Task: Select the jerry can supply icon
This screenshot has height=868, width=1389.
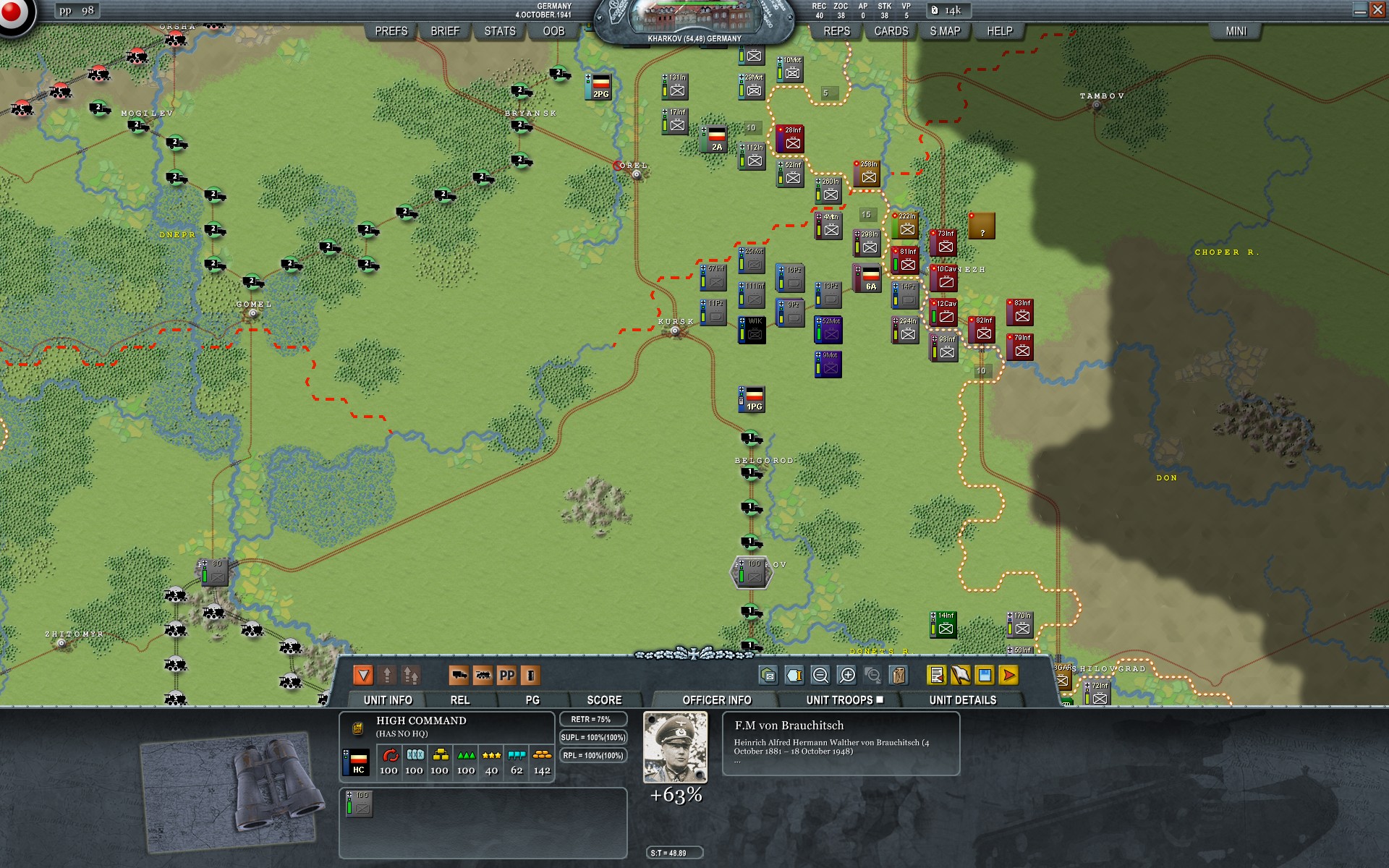Action: pyautogui.click(x=899, y=675)
